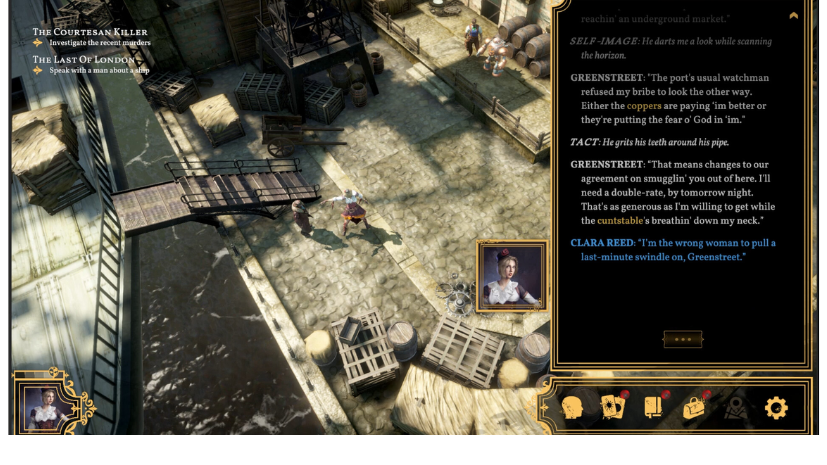Click the highlighted word "coppers" in dialogue
This screenshot has width=827, height=465.
click(644, 106)
